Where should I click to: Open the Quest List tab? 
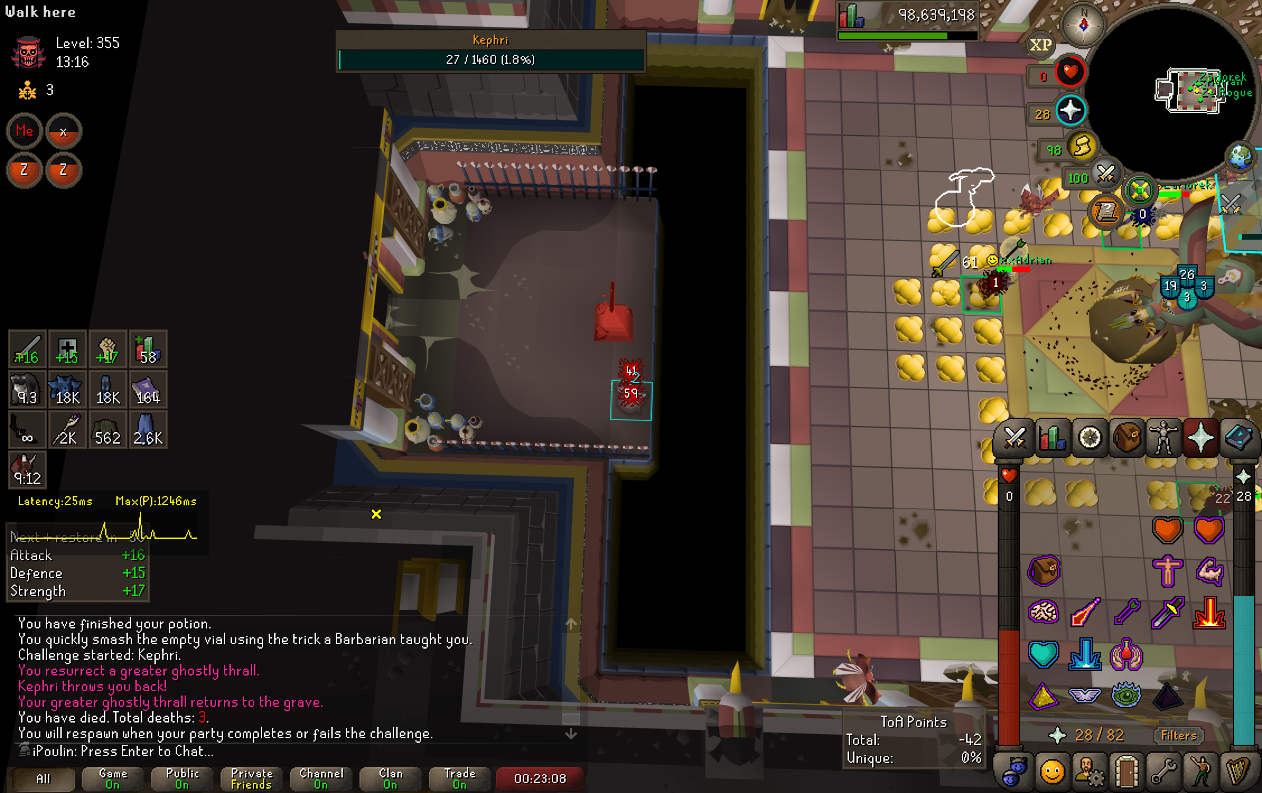(1089, 437)
